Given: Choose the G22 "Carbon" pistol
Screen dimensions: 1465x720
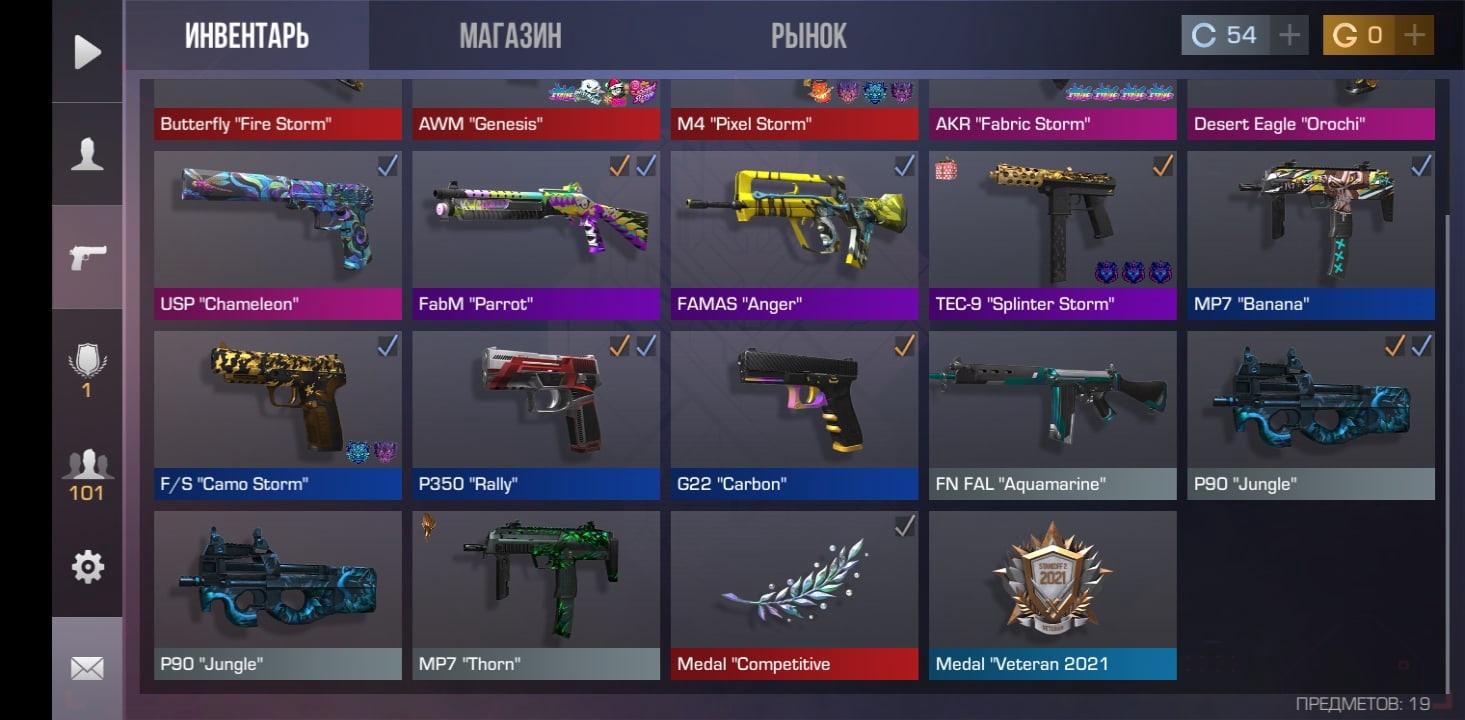Looking at the screenshot, I should click(x=794, y=414).
